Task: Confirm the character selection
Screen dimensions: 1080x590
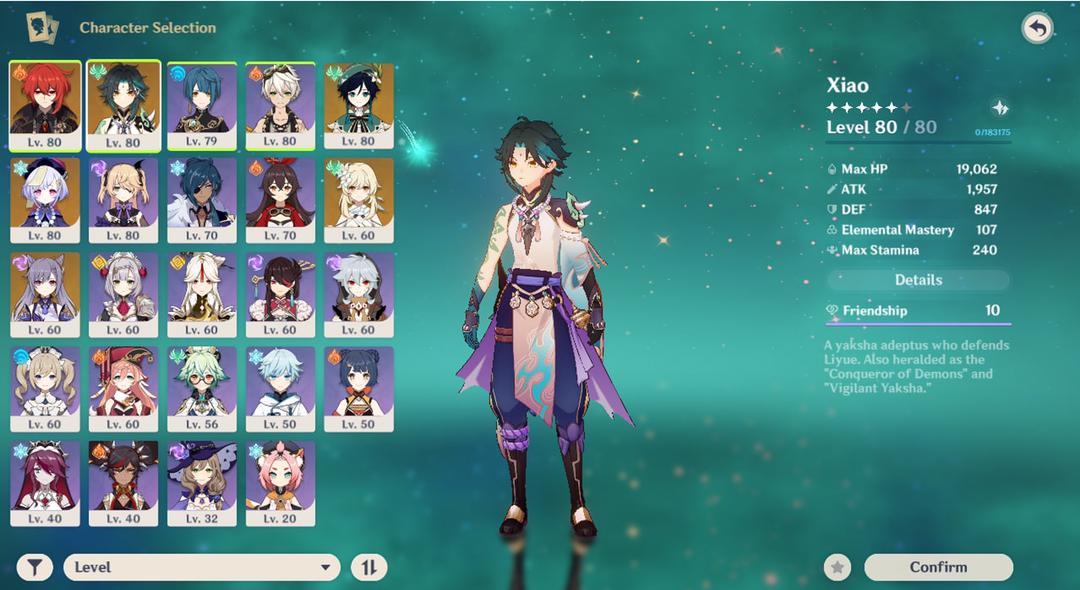Action: coord(938,567)
